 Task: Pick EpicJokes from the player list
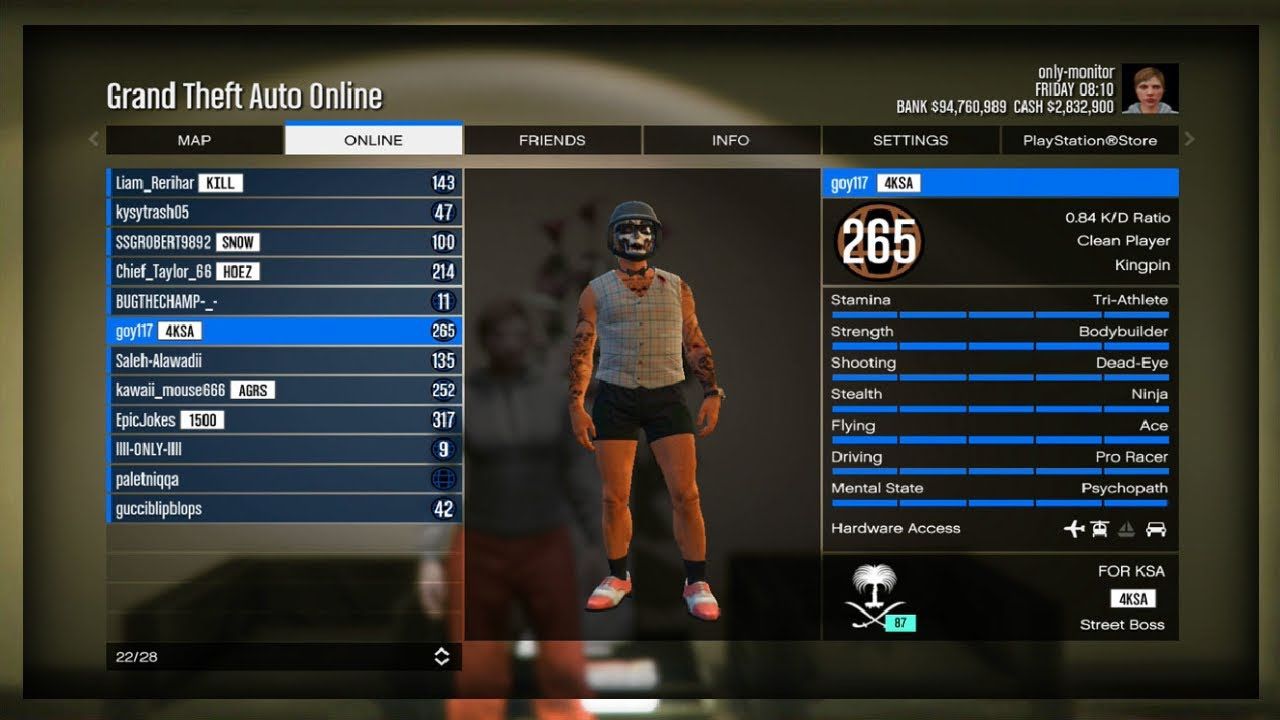pyautogui.click(x=284, y=420)
